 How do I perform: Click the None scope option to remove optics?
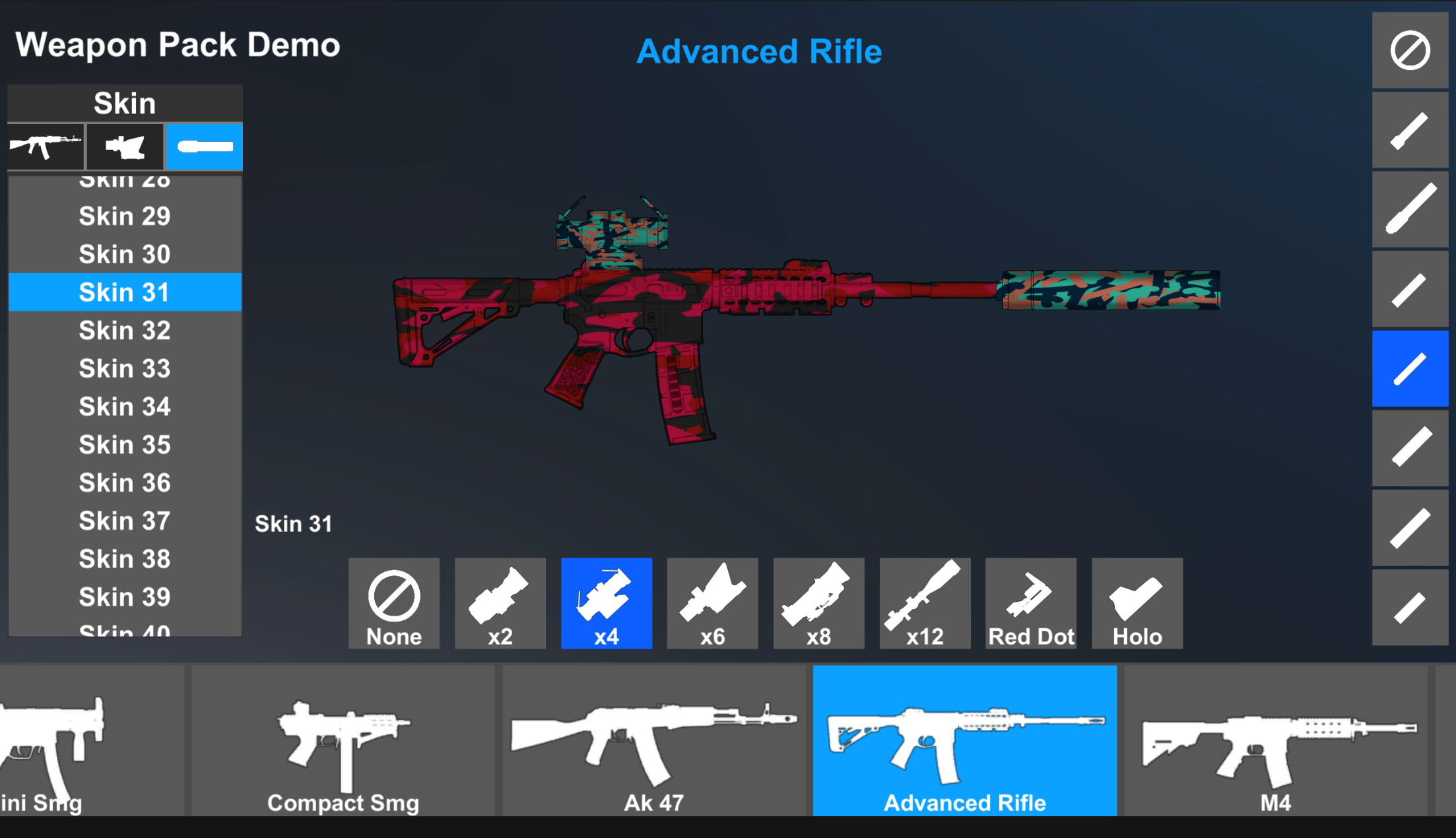pyautogui.click(x=393, y=602)
